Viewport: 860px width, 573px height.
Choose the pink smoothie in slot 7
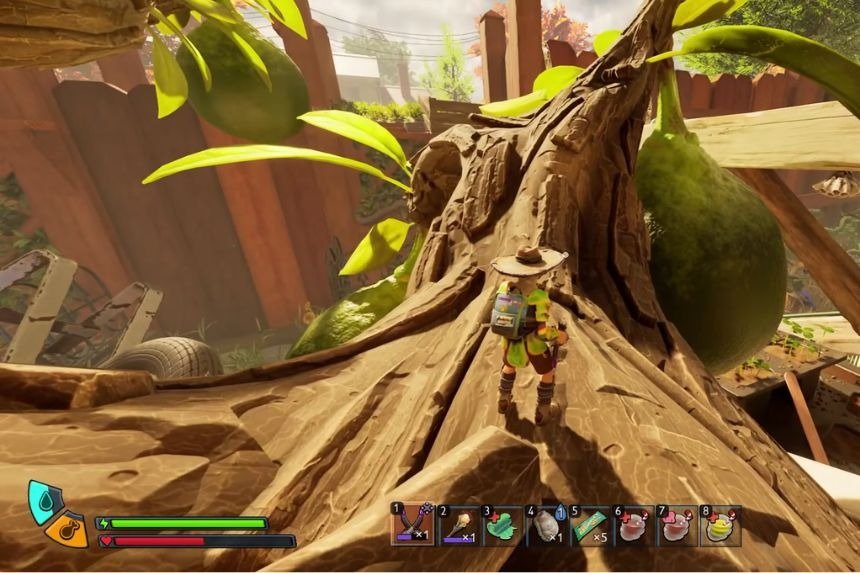click(x=678, y=524)
